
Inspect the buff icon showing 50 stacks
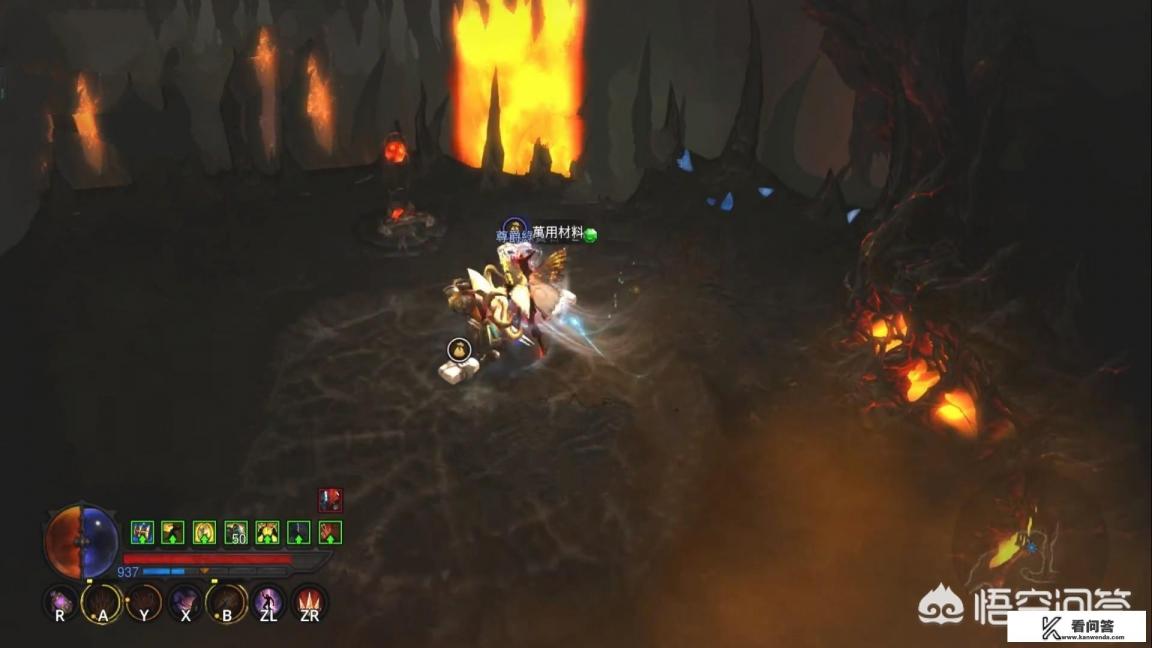coord(236,532)
